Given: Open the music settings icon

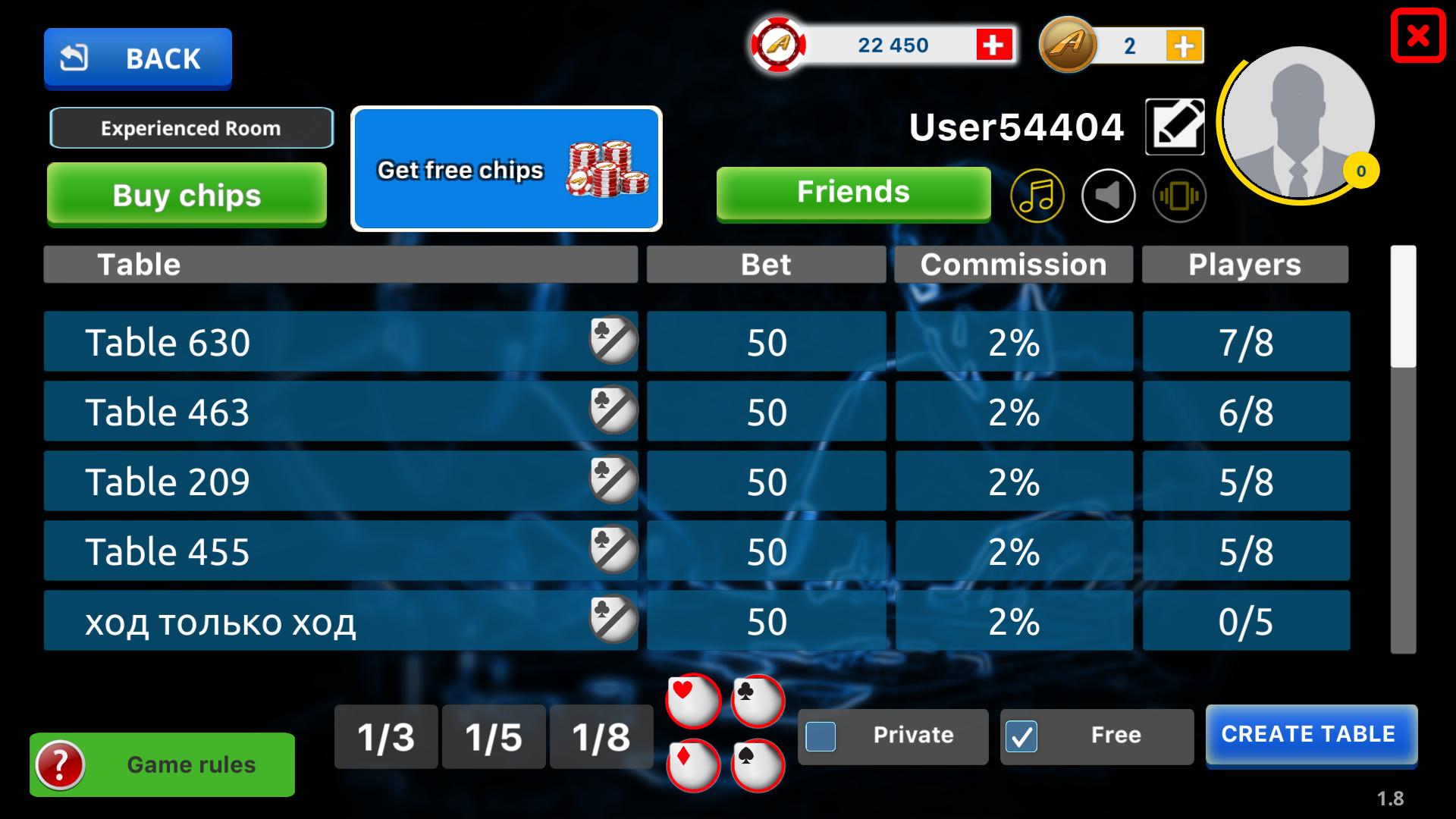Looking at the screenshot, I should (x=1039, y=196).
